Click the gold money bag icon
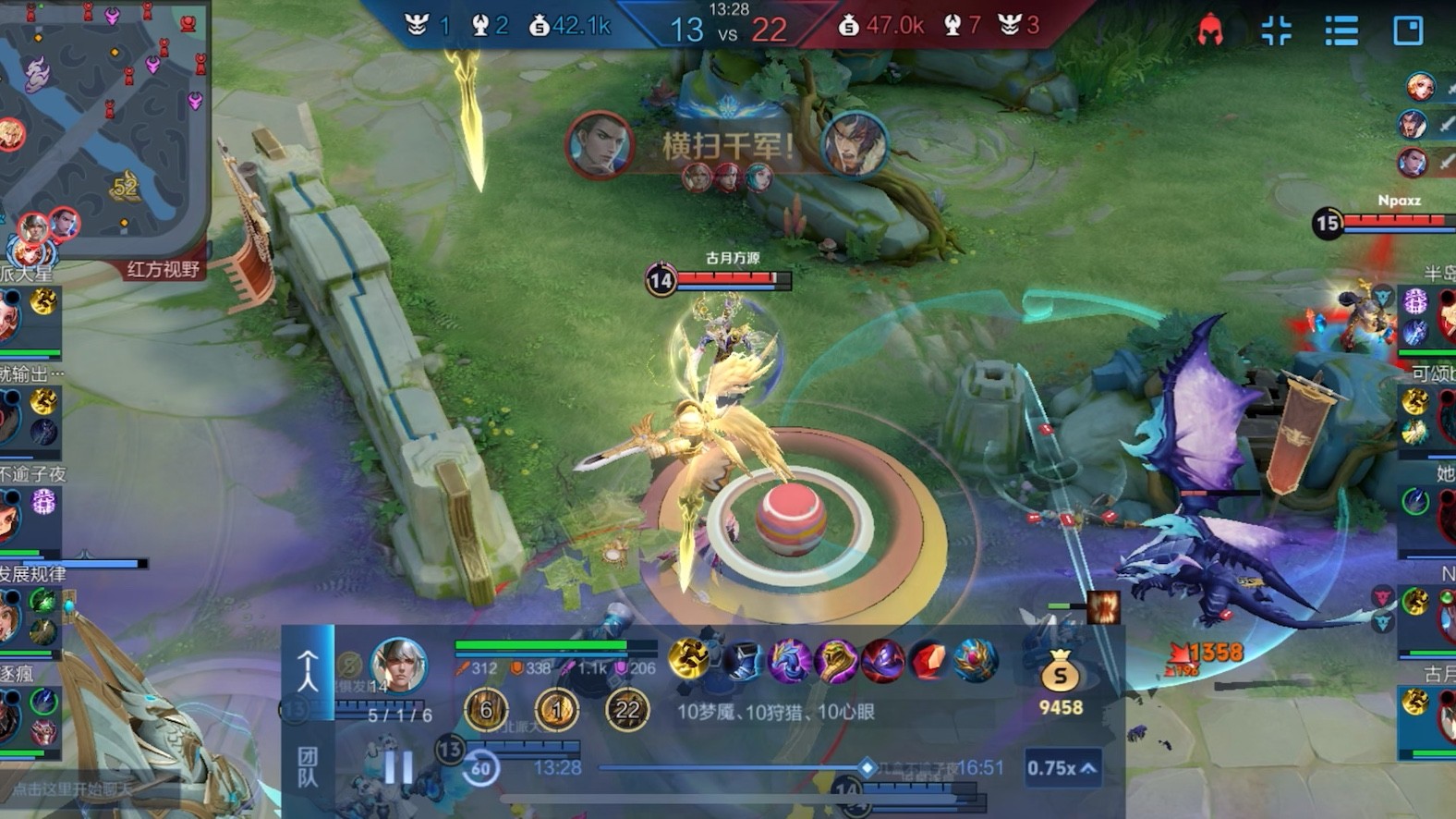The height and width of the screenshot is (819, 1456). pos(1060,674)
